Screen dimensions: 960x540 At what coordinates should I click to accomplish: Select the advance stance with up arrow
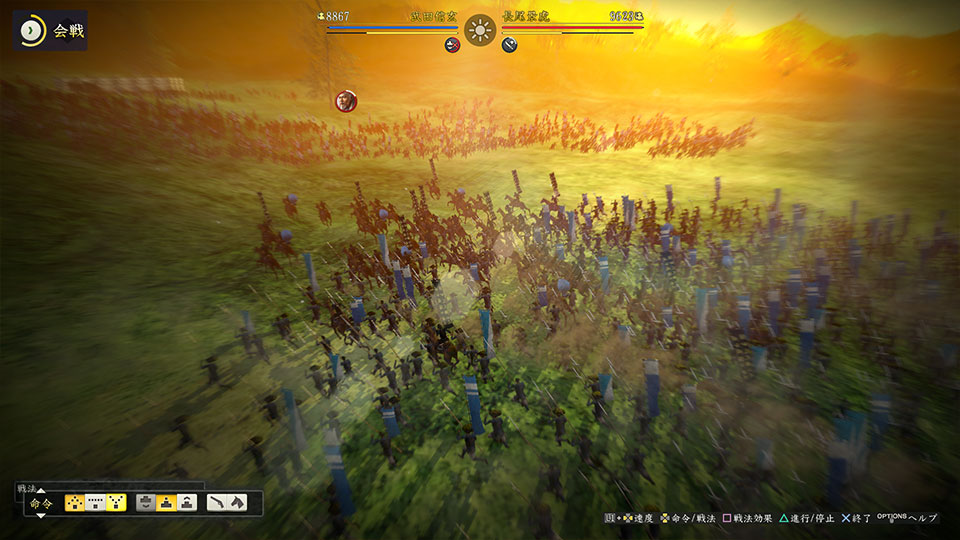[188, 503]
